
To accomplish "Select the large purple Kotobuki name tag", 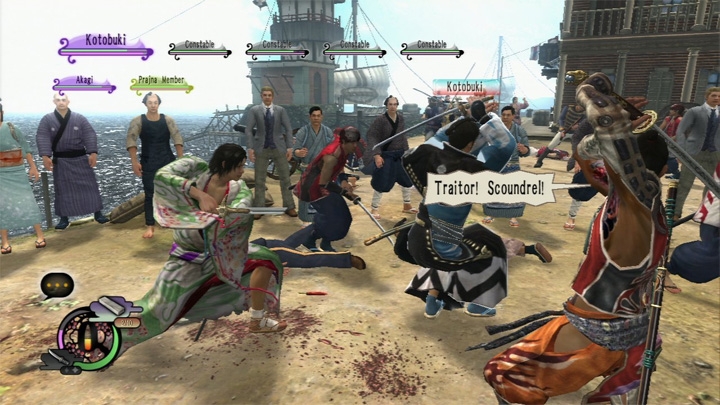I will [x=105, y=45].
